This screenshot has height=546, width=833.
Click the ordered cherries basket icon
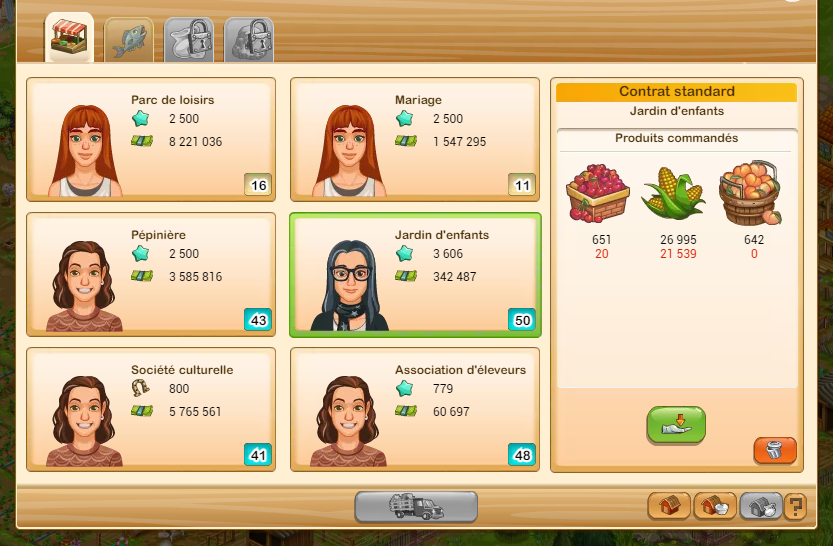tap(598, 192)
